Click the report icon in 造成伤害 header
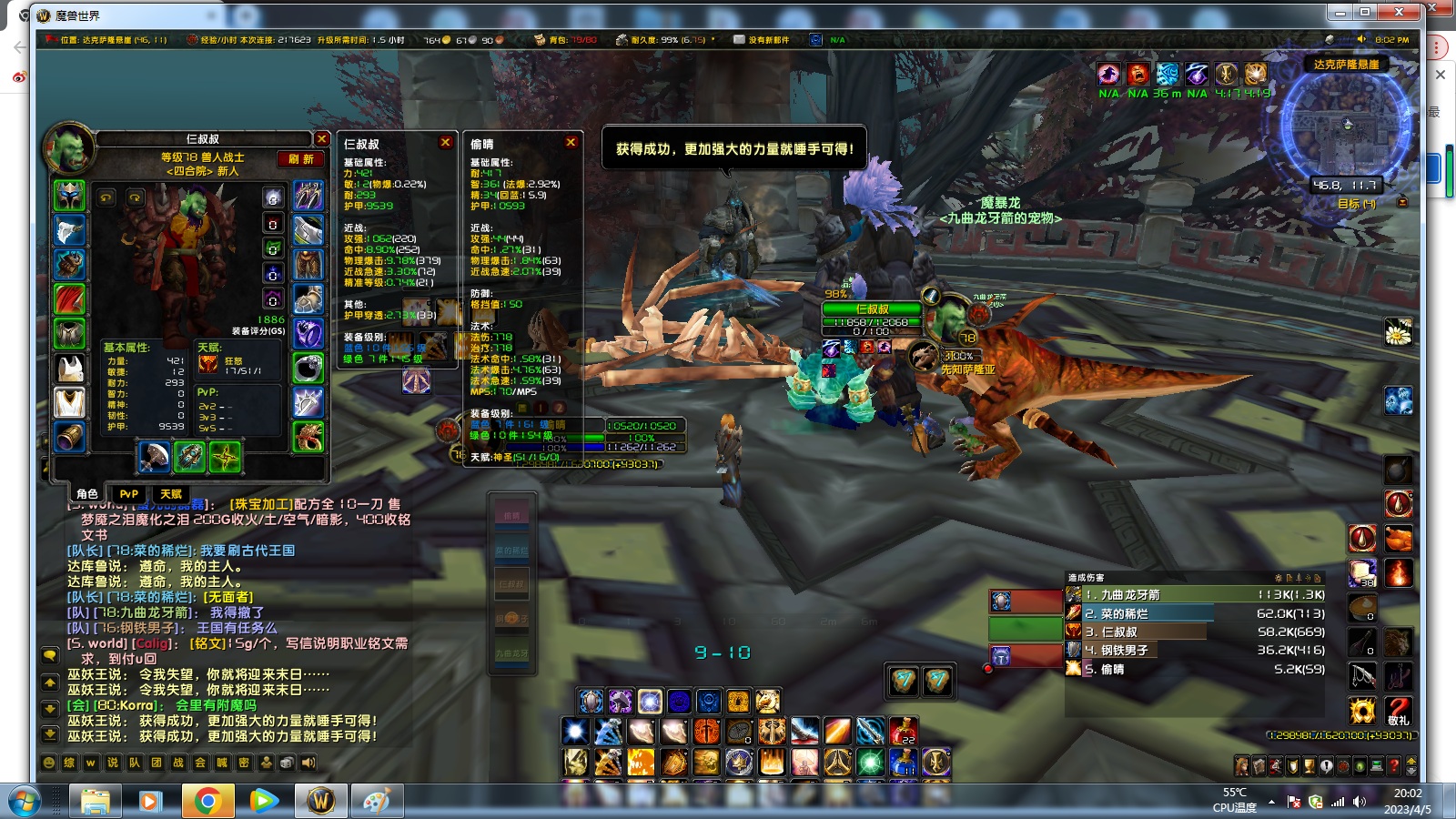Image resolution: width=1456 pixels, height=819 pixels. click(1290, 577)
